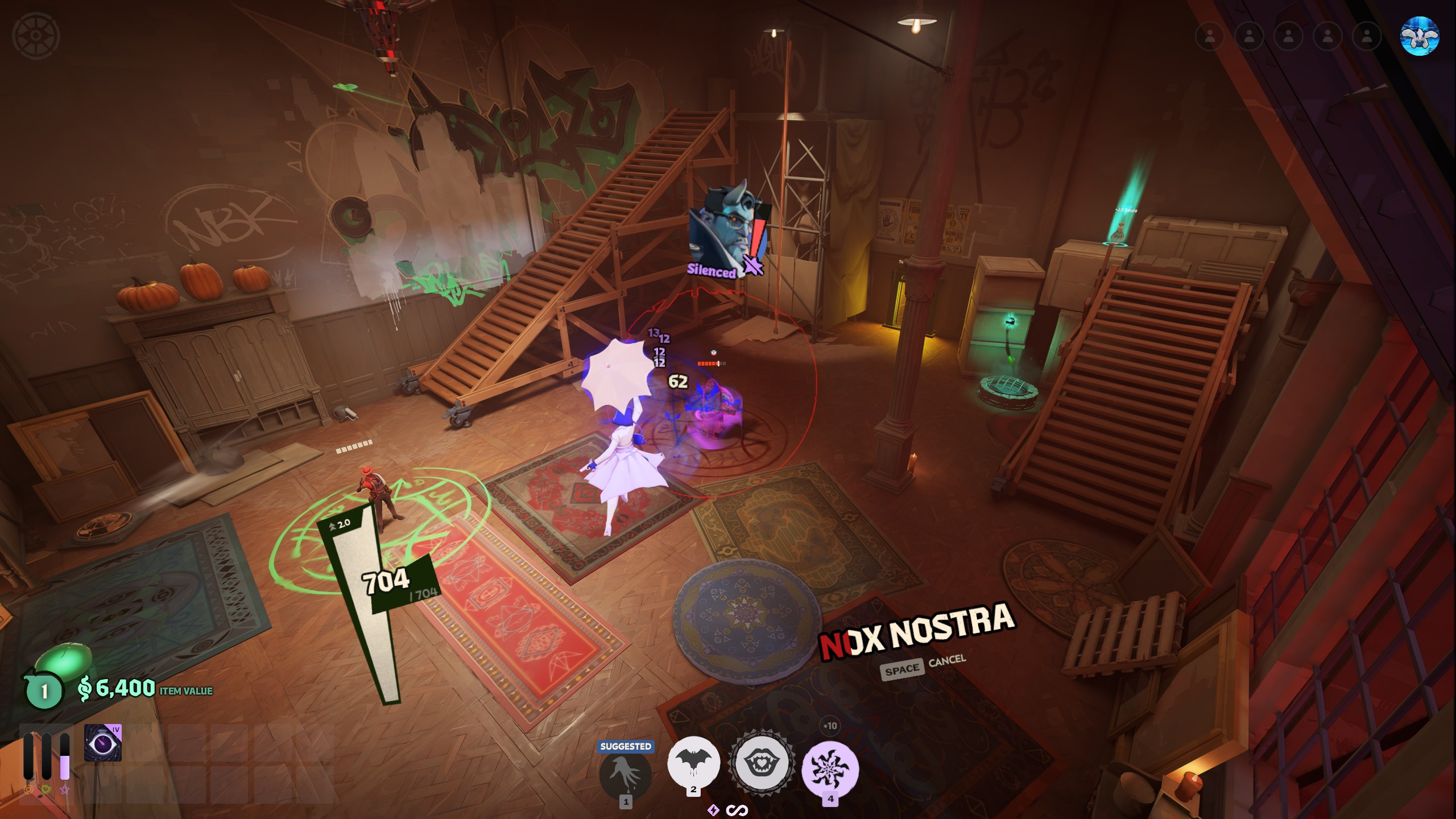
Task: Select the dripping hand ability marked Suggested
Action: click(625, 773)
